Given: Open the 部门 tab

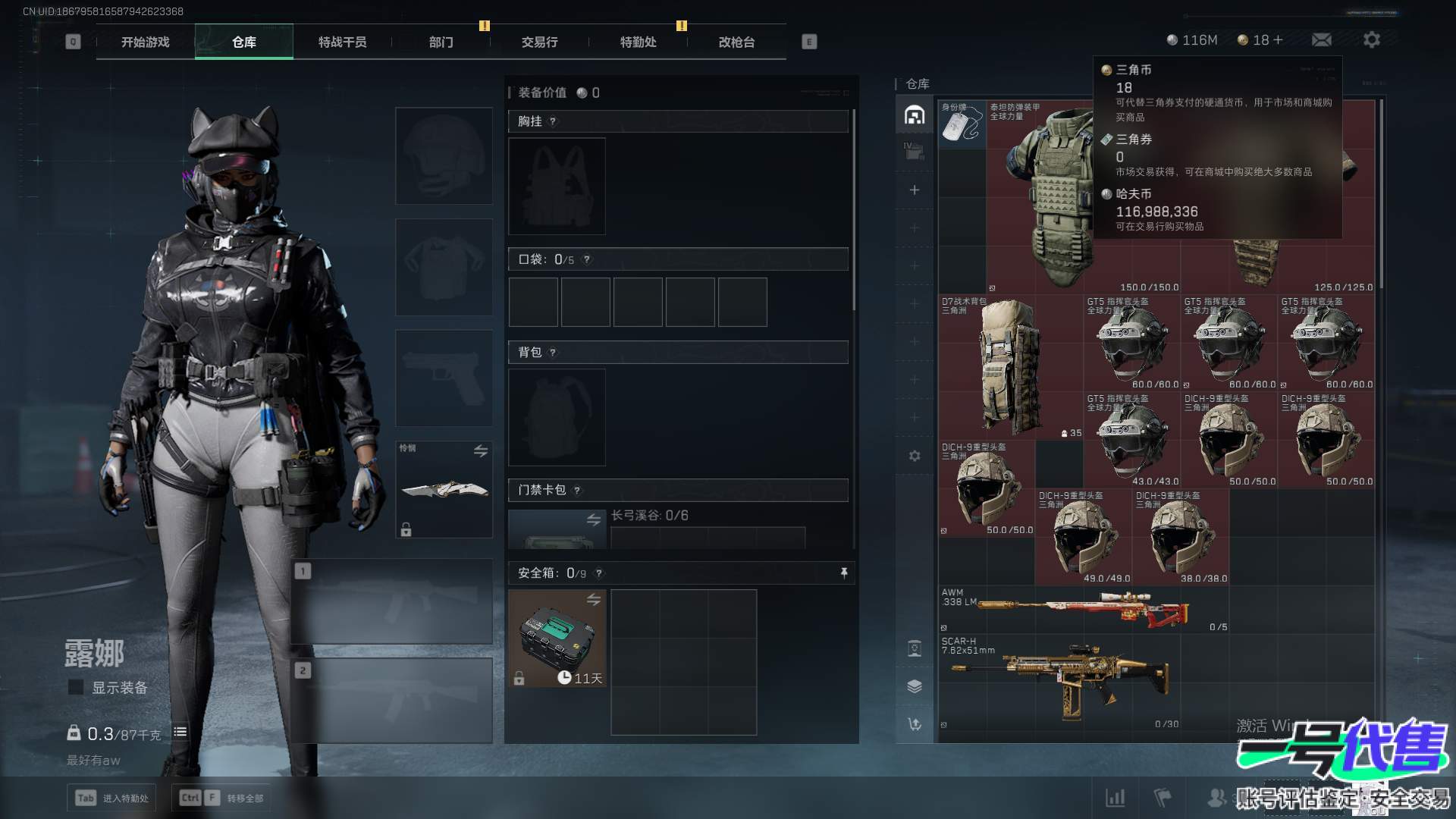Looking at the screenshot, I should tap(441, 42).
